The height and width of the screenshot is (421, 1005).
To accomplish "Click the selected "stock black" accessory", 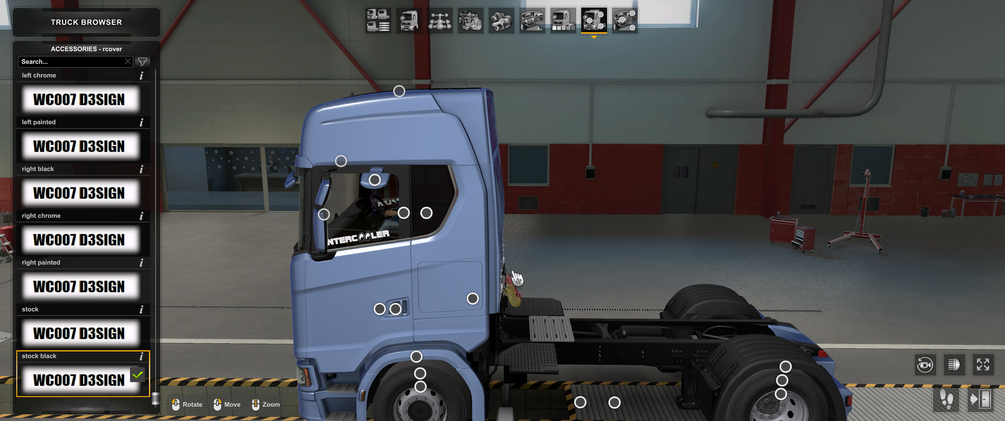I will (79, 380).
